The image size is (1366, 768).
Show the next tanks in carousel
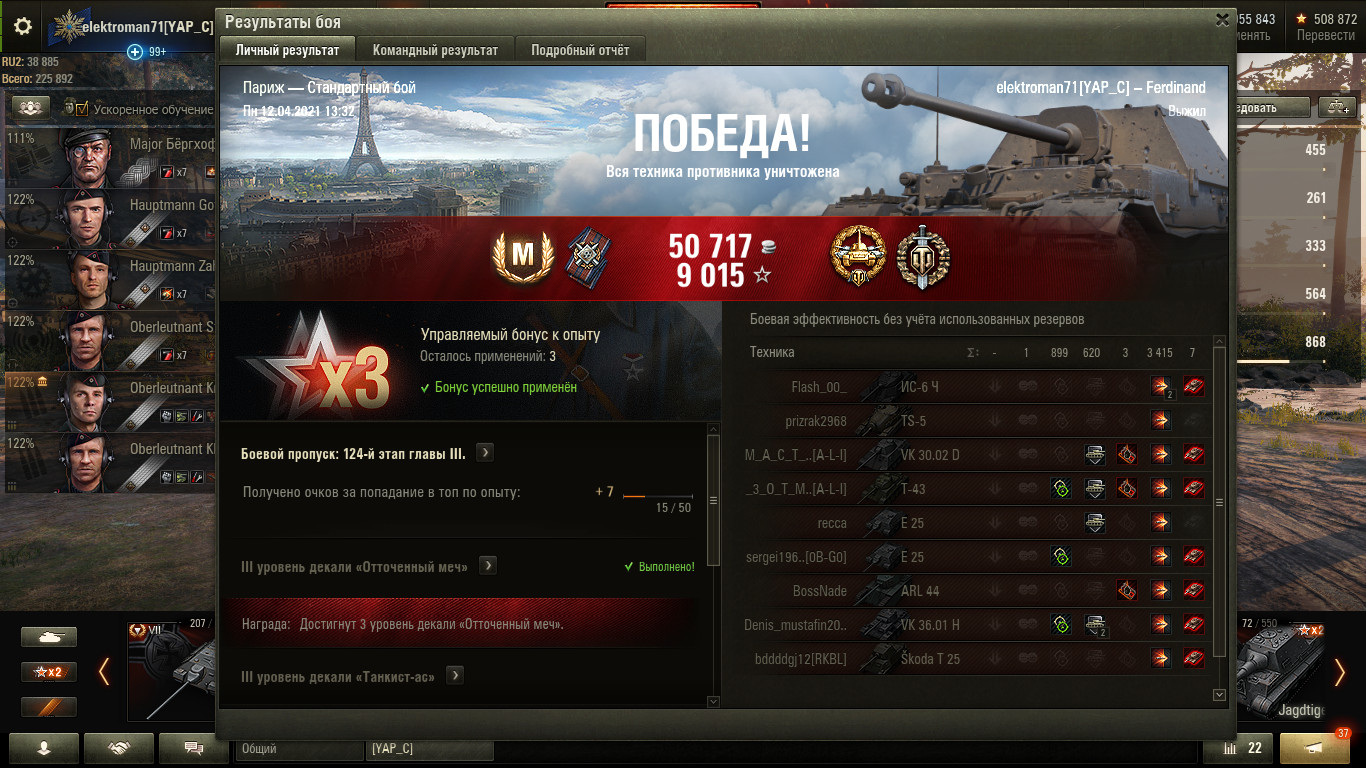coord(1341,671)
